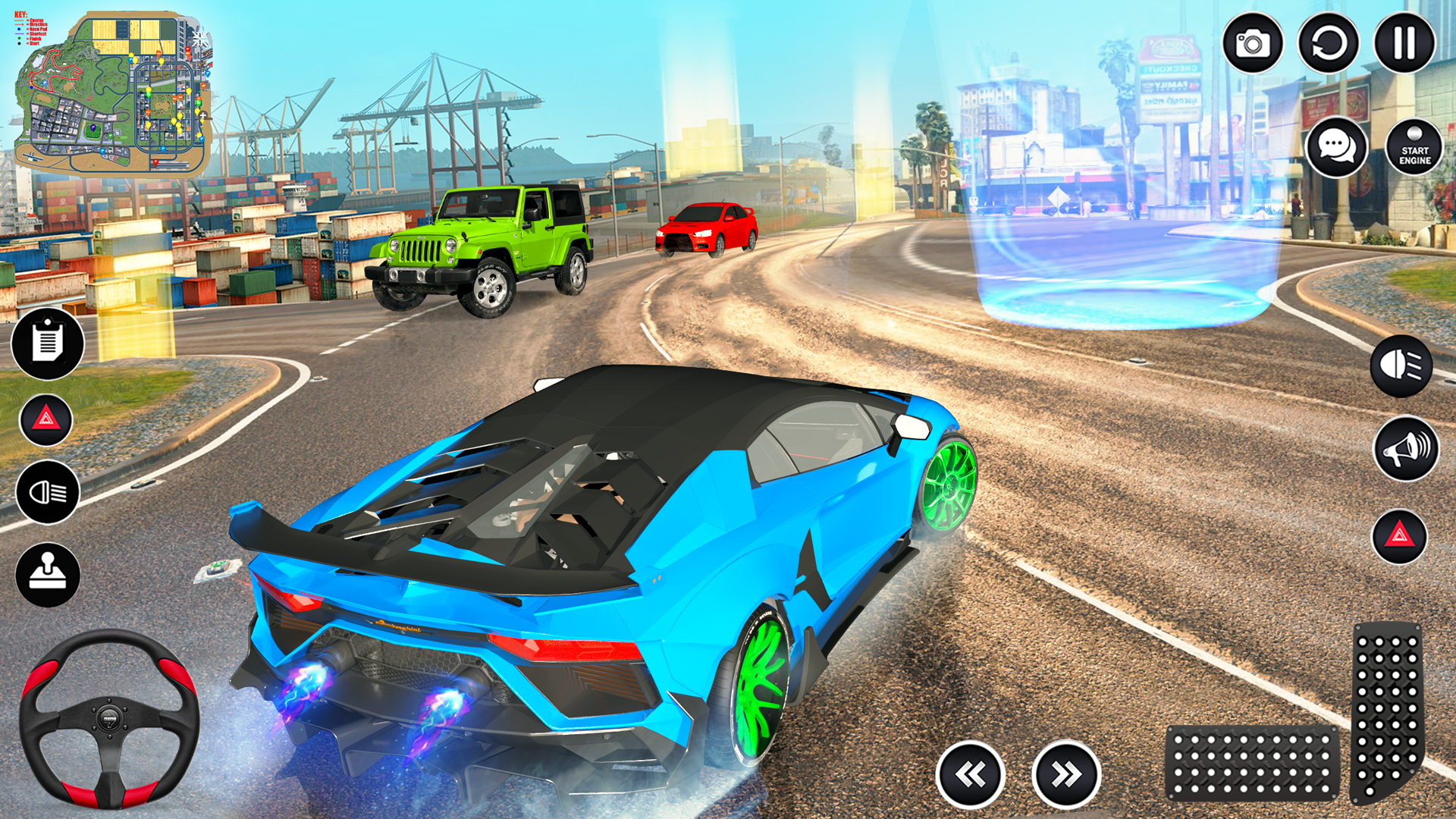Open the mission clipboard icon

coord(47,344)
